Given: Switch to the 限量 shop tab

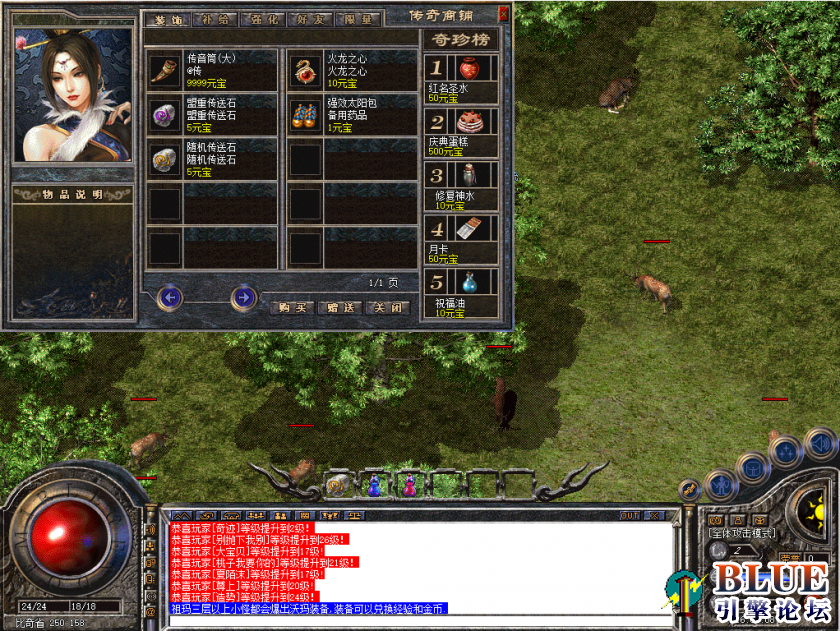Looking at the screenshot, I should 352,19.
